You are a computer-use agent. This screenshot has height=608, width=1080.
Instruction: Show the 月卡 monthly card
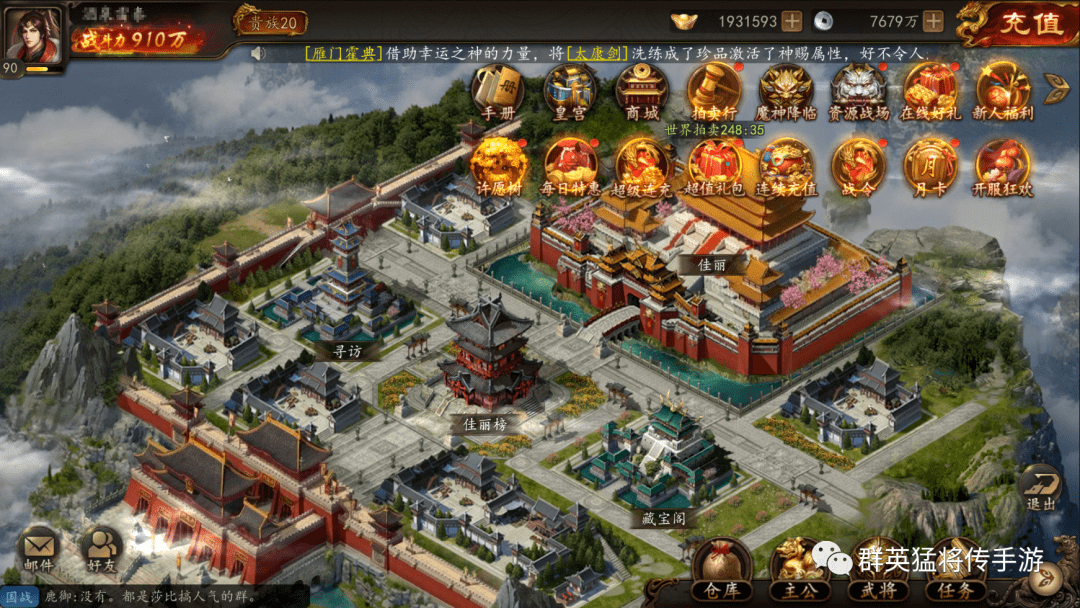pyautogui.click(x=930, y=164)
